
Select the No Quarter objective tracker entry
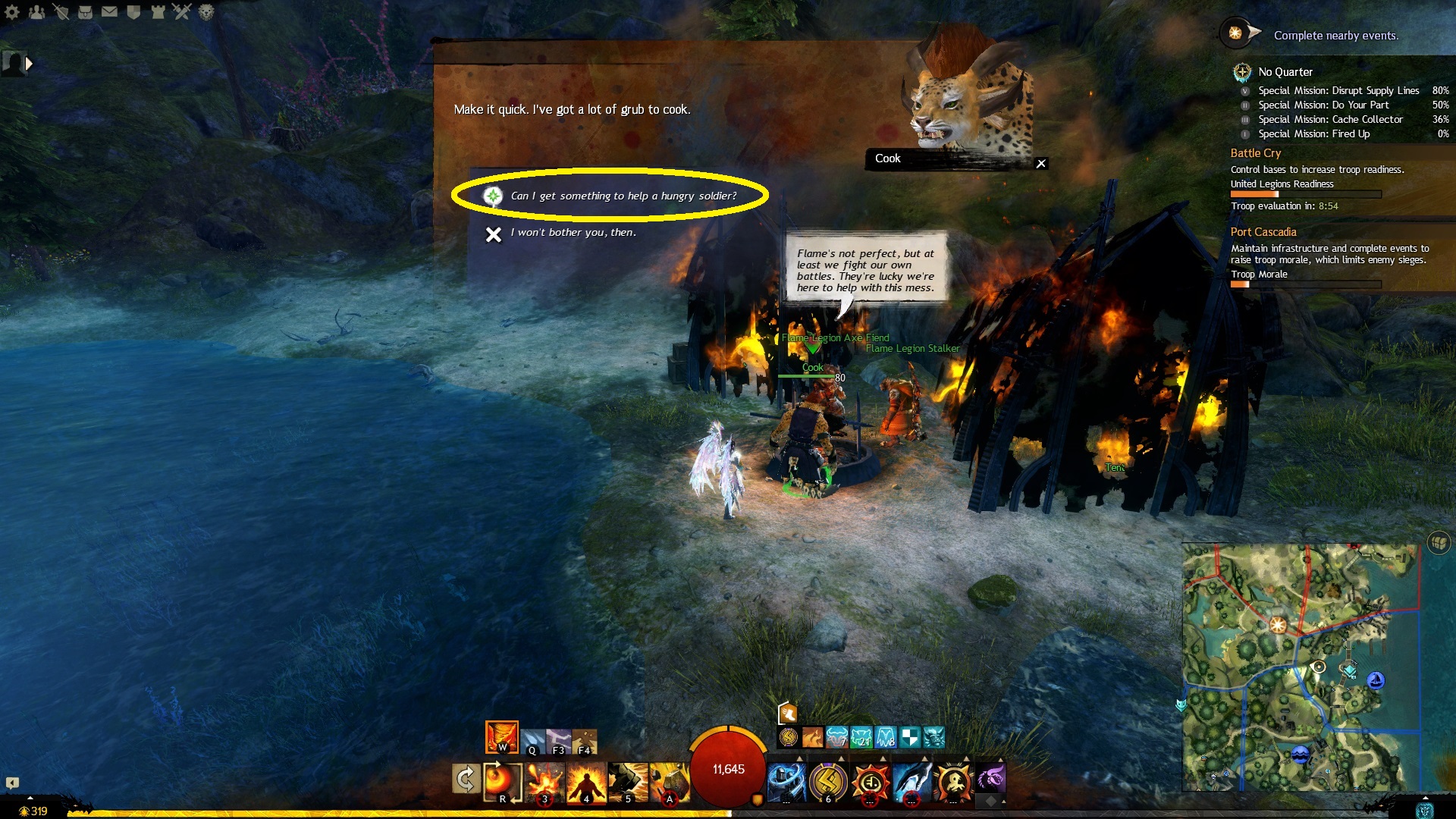click(x=1285, y=72)
